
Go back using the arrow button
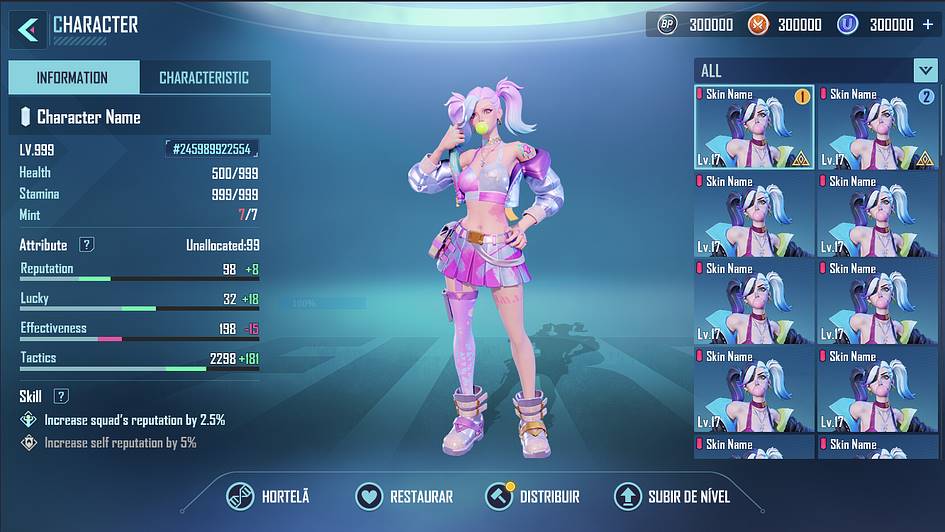tap(28, 28)
